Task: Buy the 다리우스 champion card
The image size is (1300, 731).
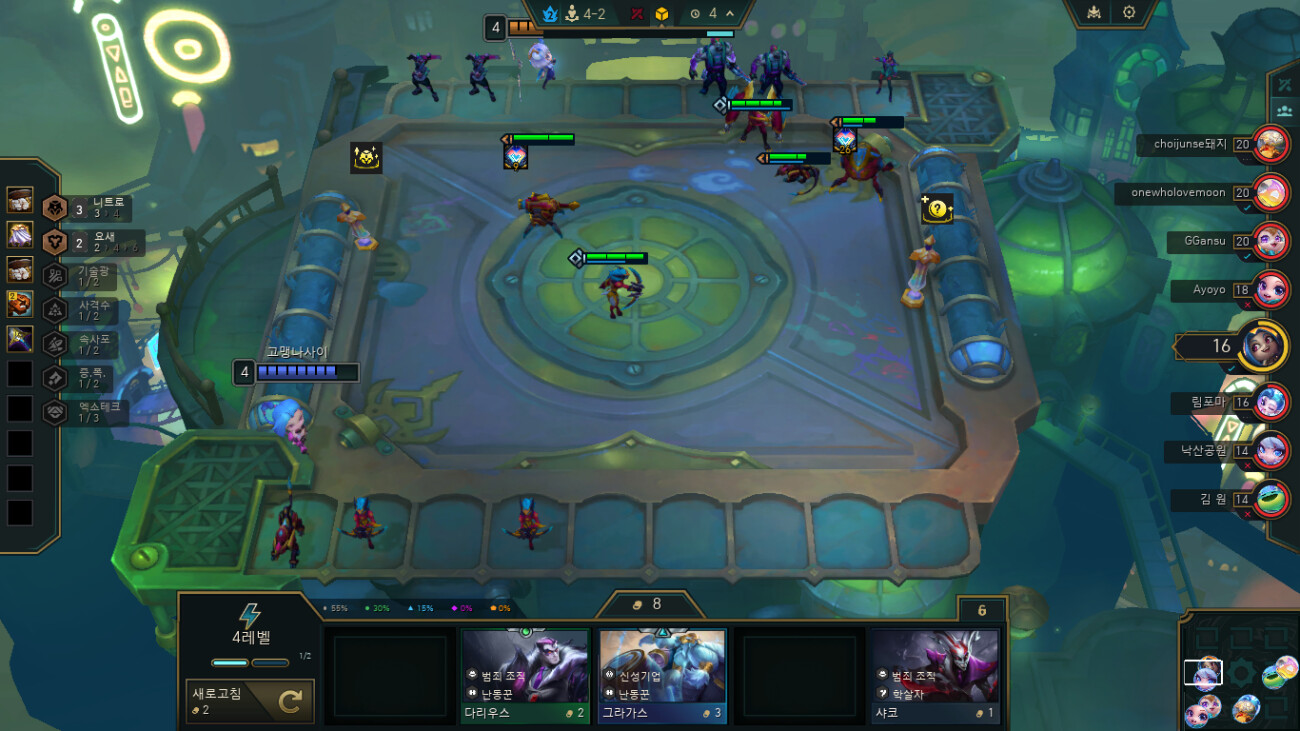Action: tap(525, 675)
